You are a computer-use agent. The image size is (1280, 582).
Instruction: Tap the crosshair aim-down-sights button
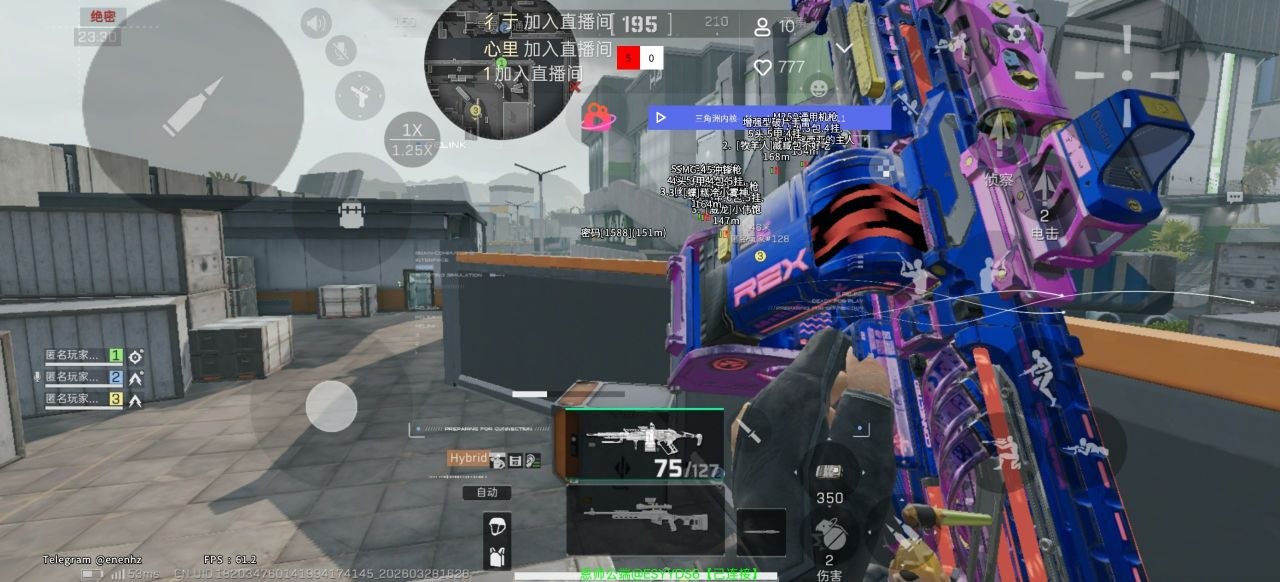(1127, 74)
